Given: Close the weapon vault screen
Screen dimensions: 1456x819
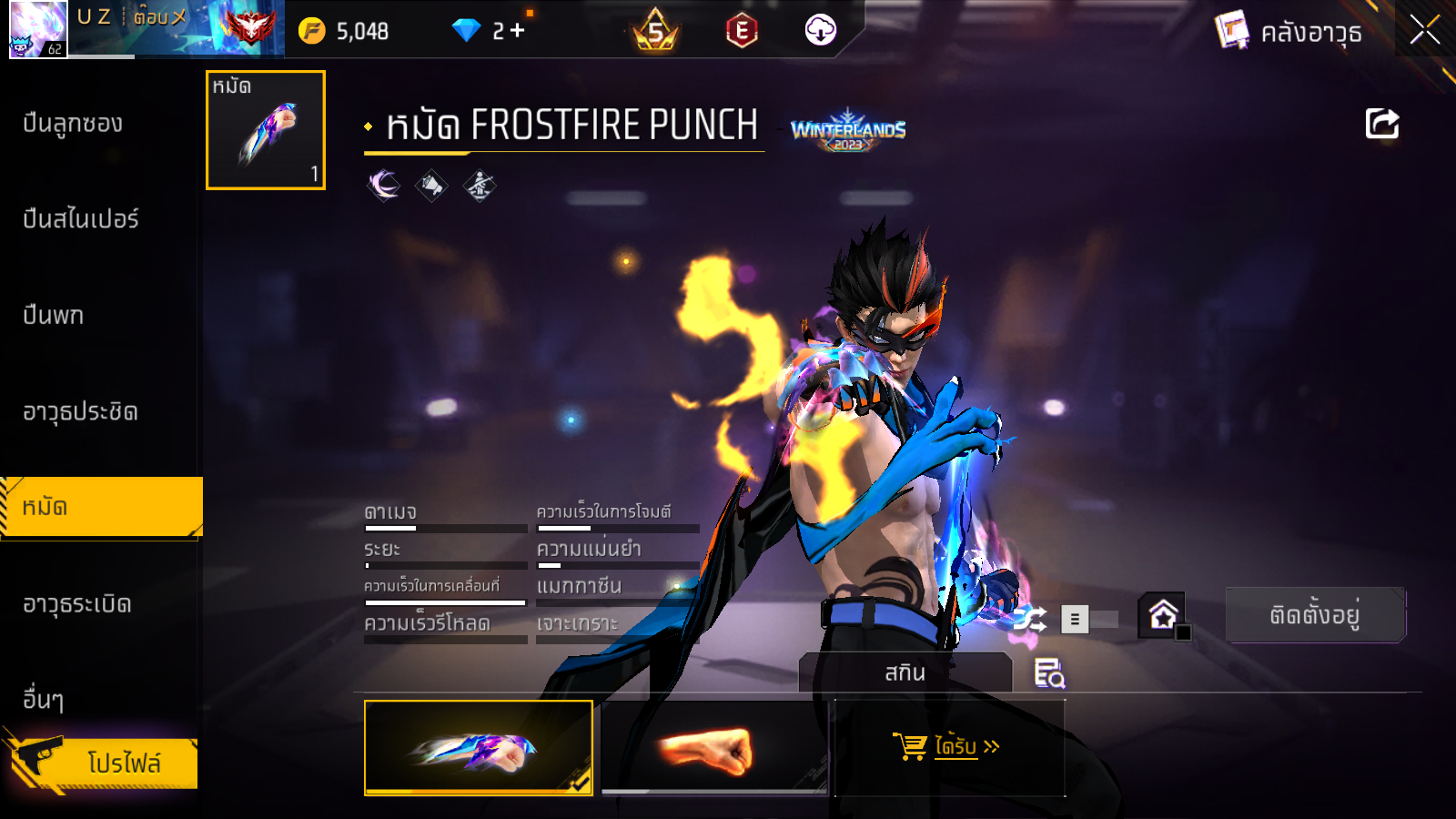Looking at the screenshot, I should coord(1424,30).
